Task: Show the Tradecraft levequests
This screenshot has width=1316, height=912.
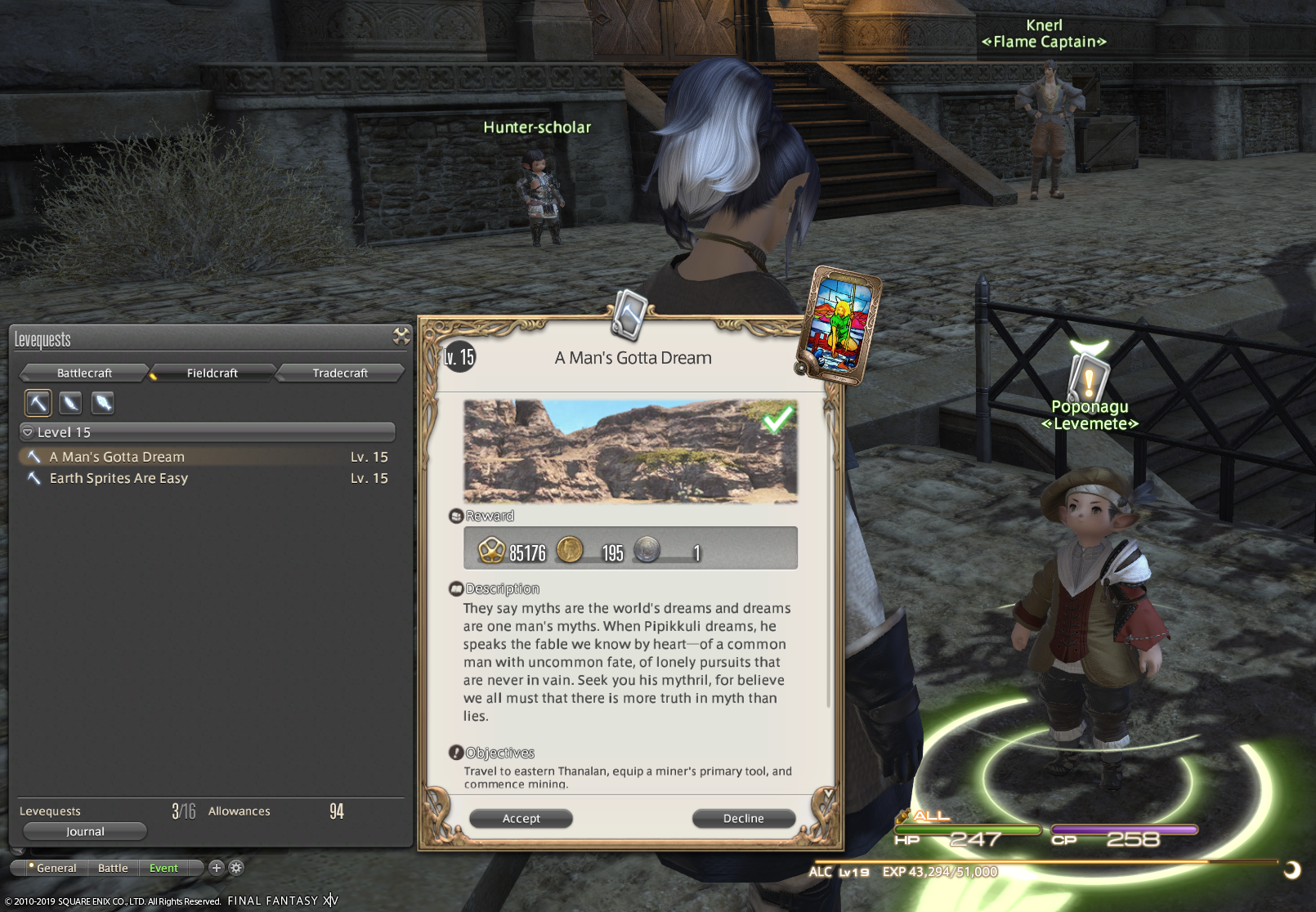Action: (x=340, y=373)
